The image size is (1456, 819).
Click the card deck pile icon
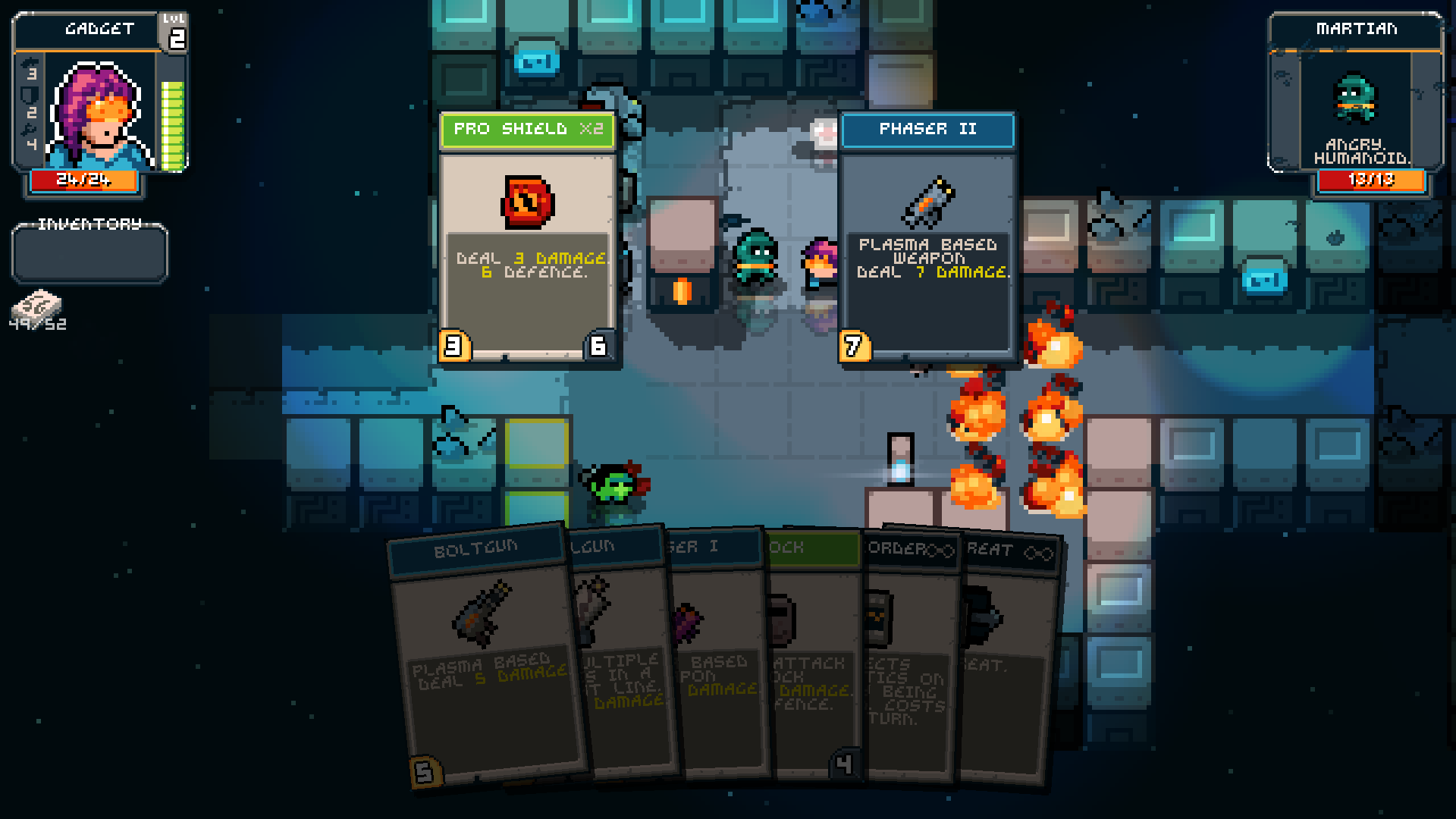click(36, 306)
